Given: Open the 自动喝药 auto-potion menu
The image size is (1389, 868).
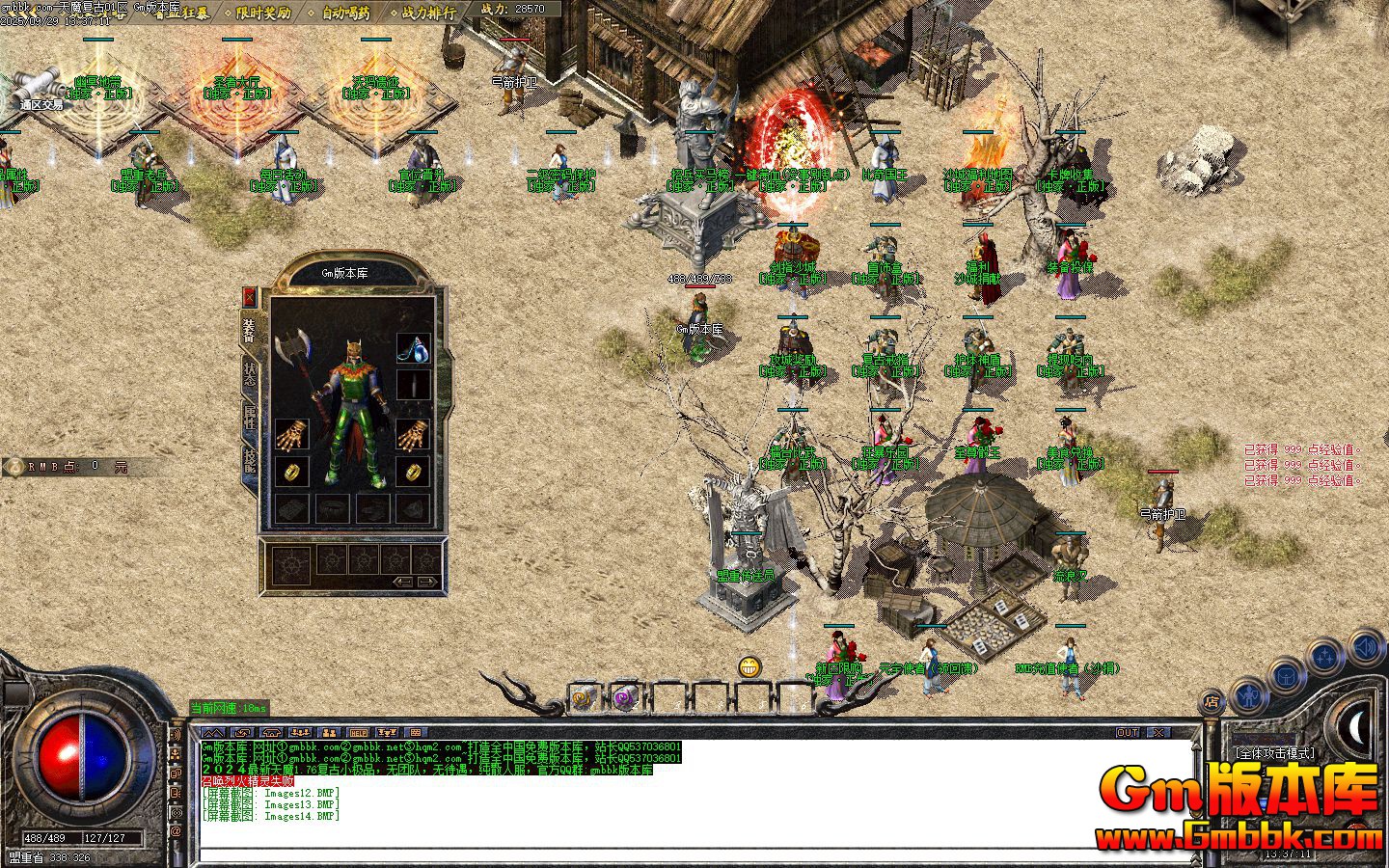Looking at the screenshot, I should point(346,13).
